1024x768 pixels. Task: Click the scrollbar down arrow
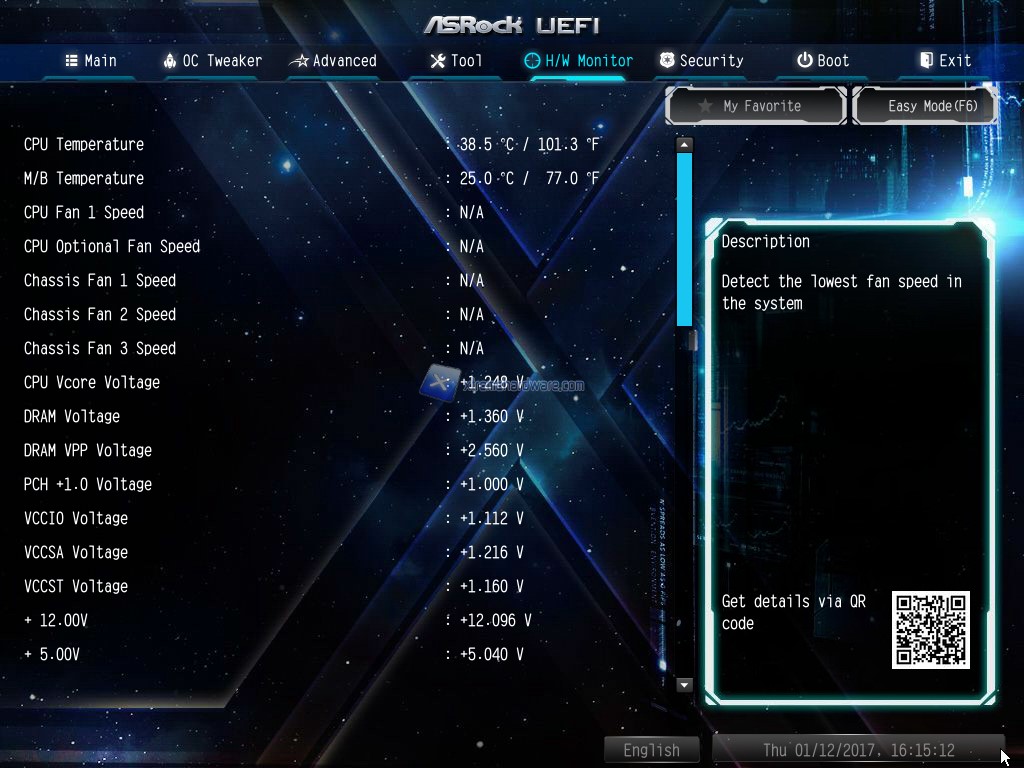tap(684, 685)
